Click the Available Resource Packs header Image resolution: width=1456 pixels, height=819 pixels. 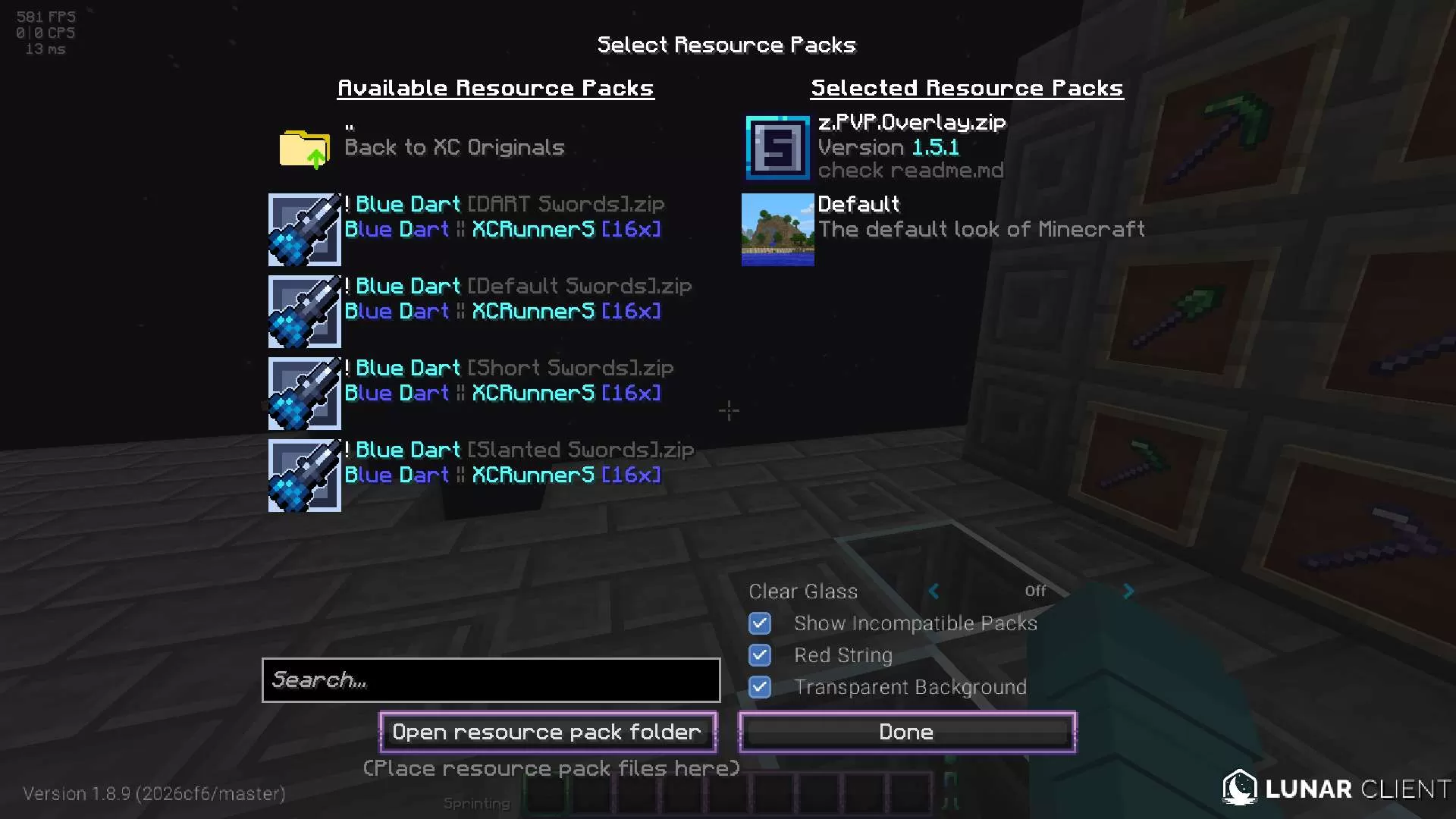coord(496,87)
